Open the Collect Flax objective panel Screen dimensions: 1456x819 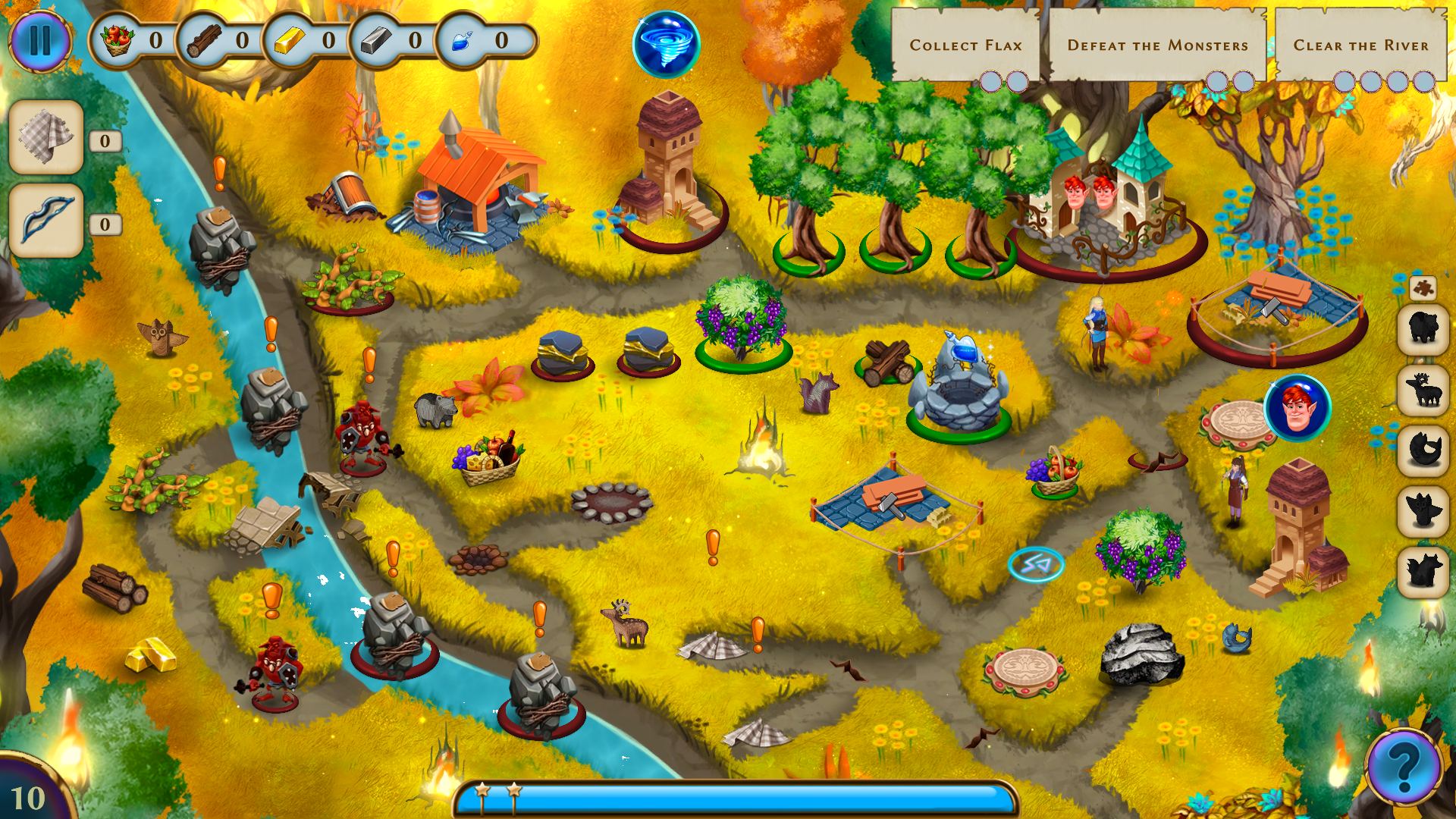[968, 45]
